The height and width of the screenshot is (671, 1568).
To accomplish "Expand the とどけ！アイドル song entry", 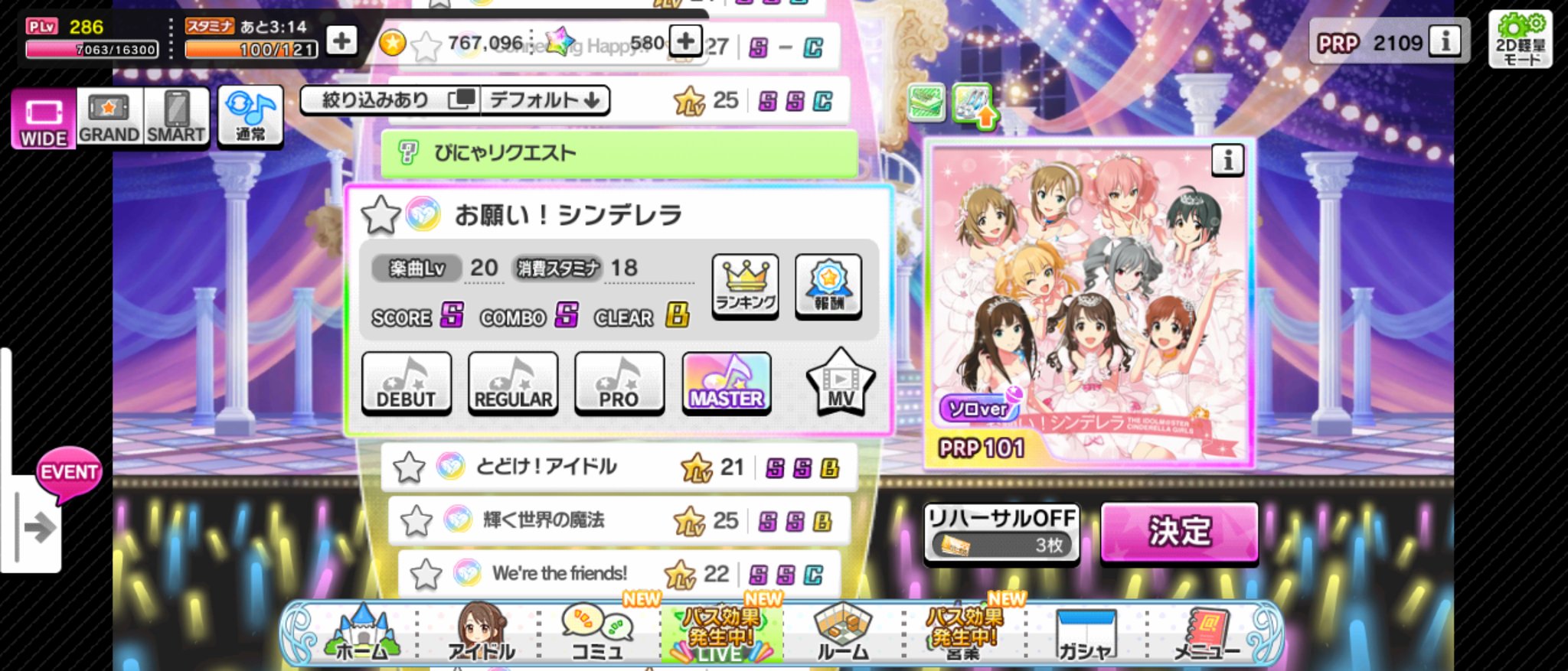I will tap(560, 466).
